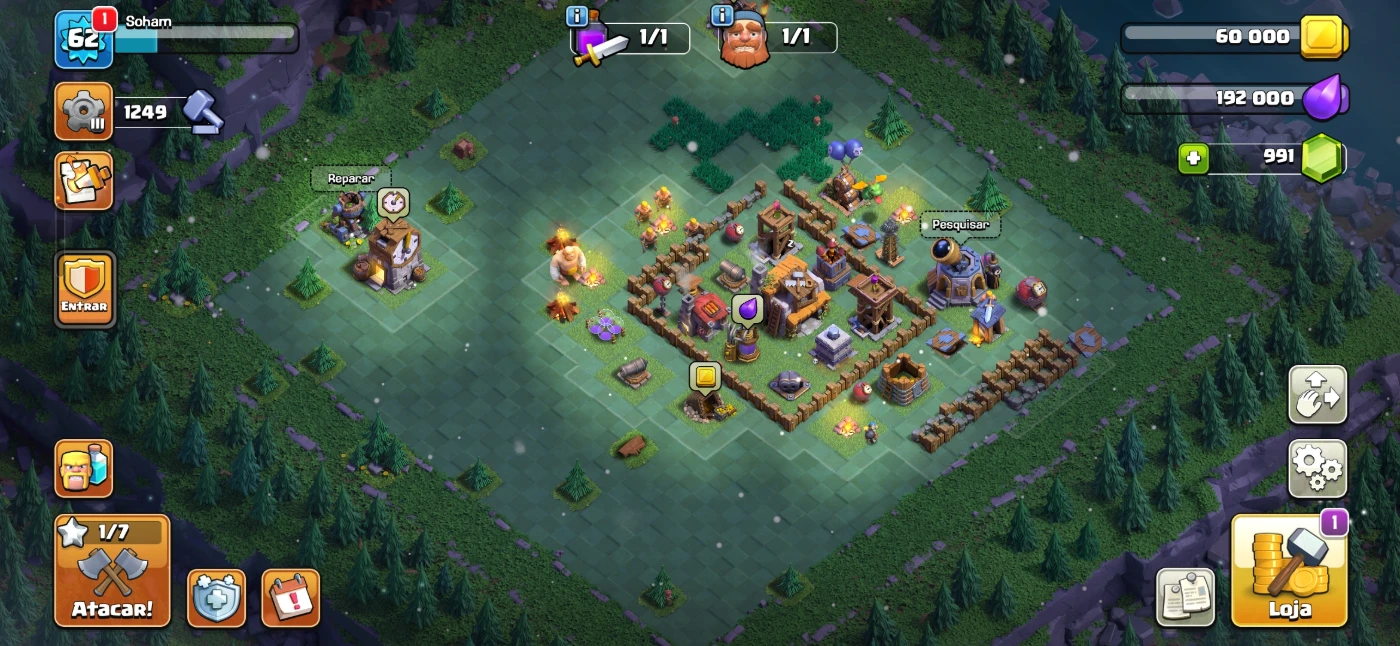This screenshot has height=646, width=1400.
Task: Tap the Atacar! attack button
Action: pyautogui.click(x=112, y=570)
